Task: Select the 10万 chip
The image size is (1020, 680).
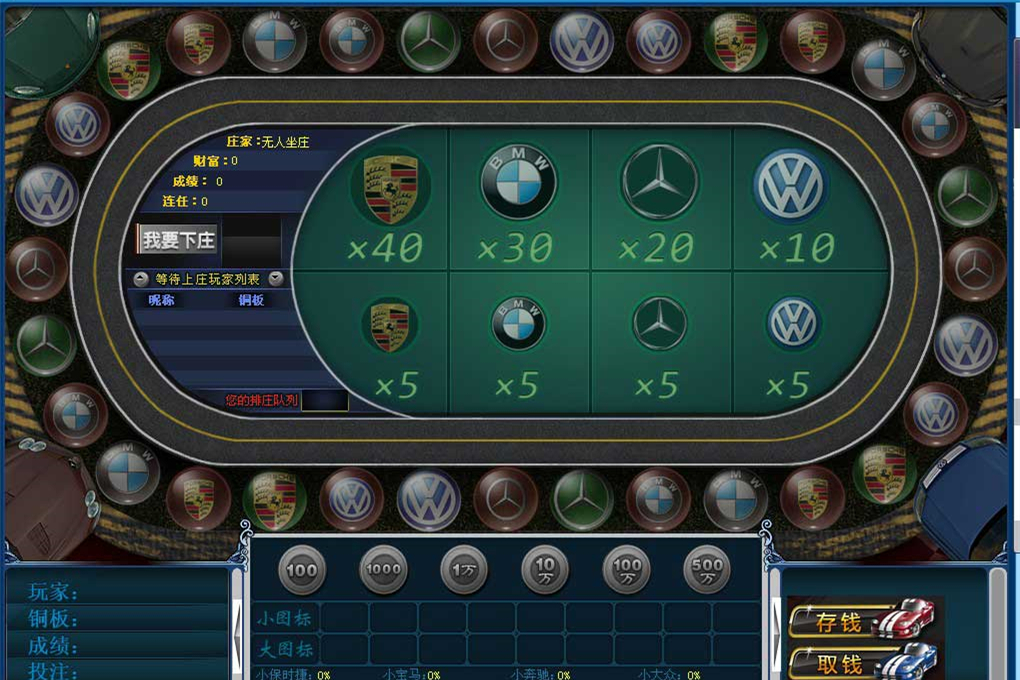Action: point(545,570)
